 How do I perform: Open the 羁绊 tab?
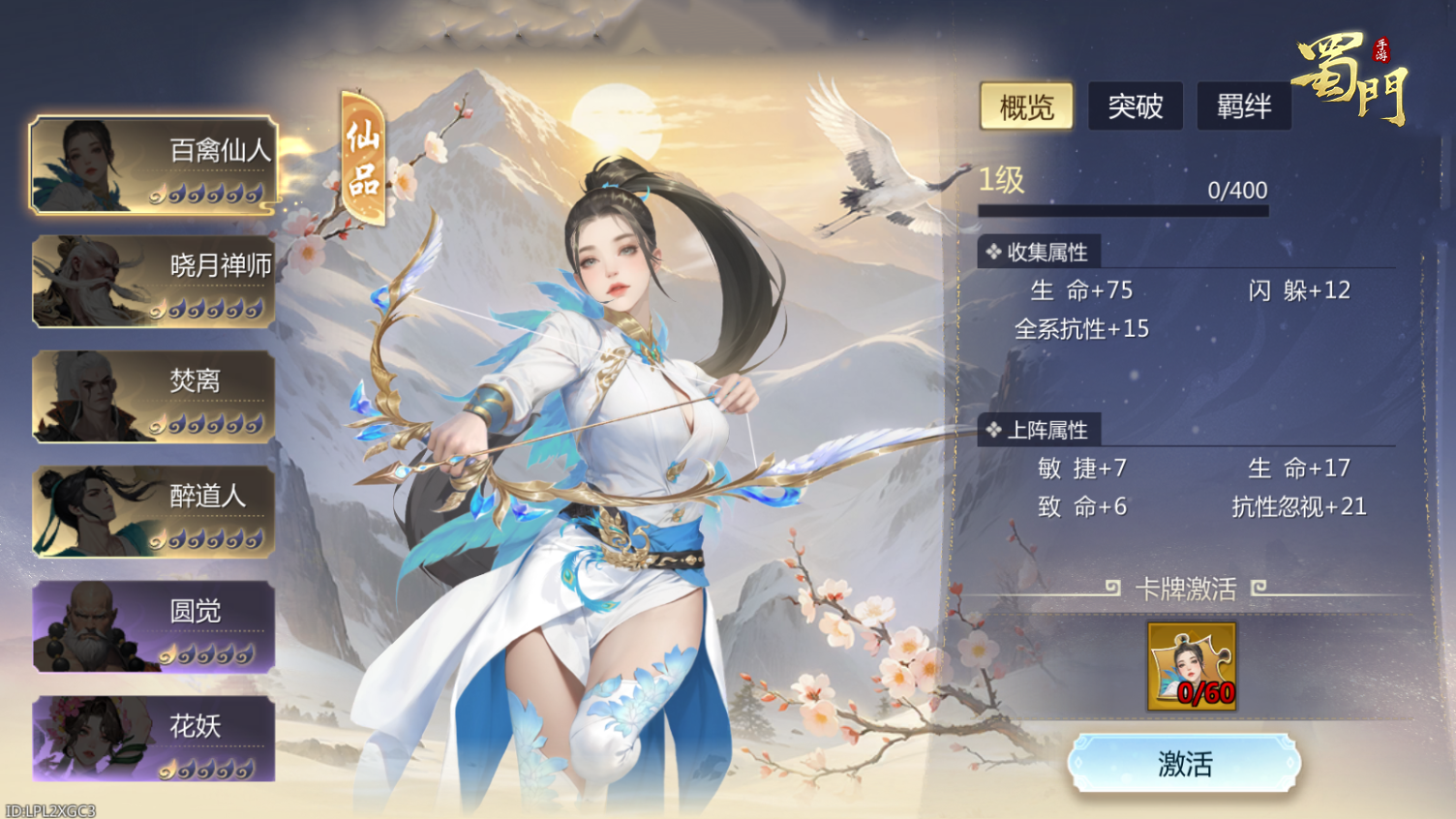tap(1244, 106)
